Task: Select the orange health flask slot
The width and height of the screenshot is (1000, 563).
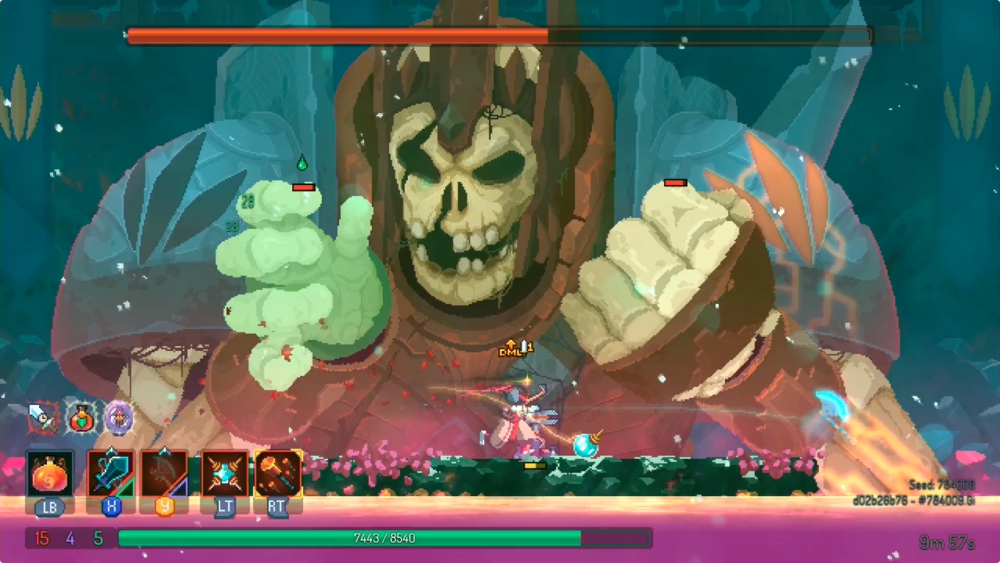Action: [x=48, y=473]
